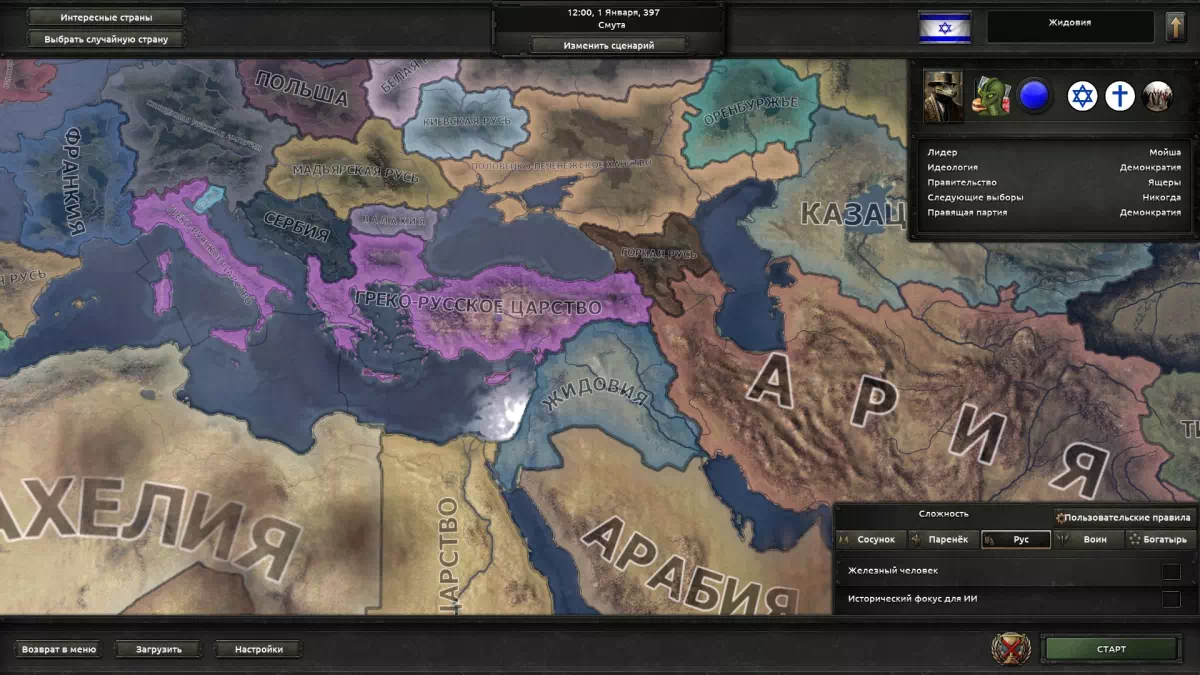Open the Interesting Countries list (Интересные страны)
Viewport: 1200px width, 675px height.
coord(106,18)
